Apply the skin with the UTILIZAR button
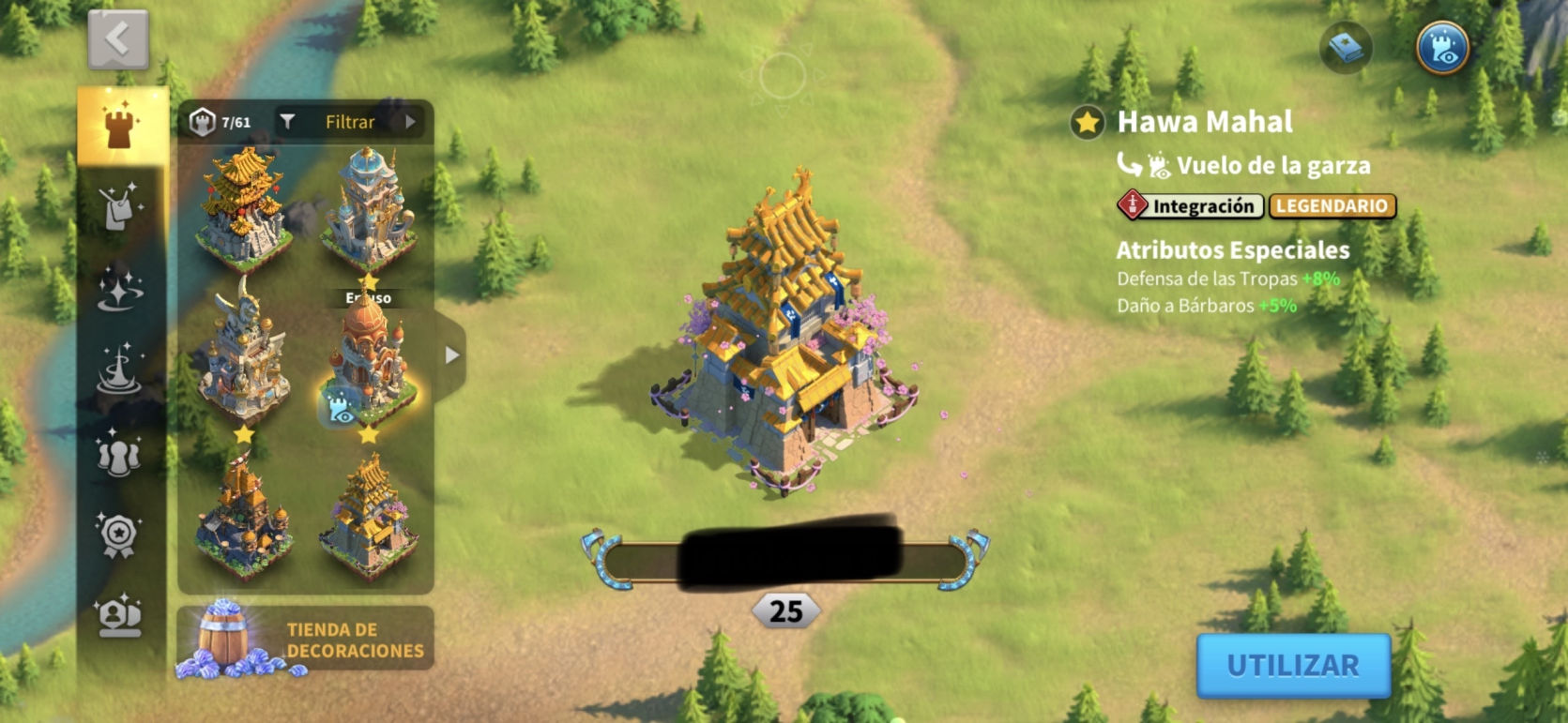Screen dimensions: 1568x723 (x=1292, y=665)
